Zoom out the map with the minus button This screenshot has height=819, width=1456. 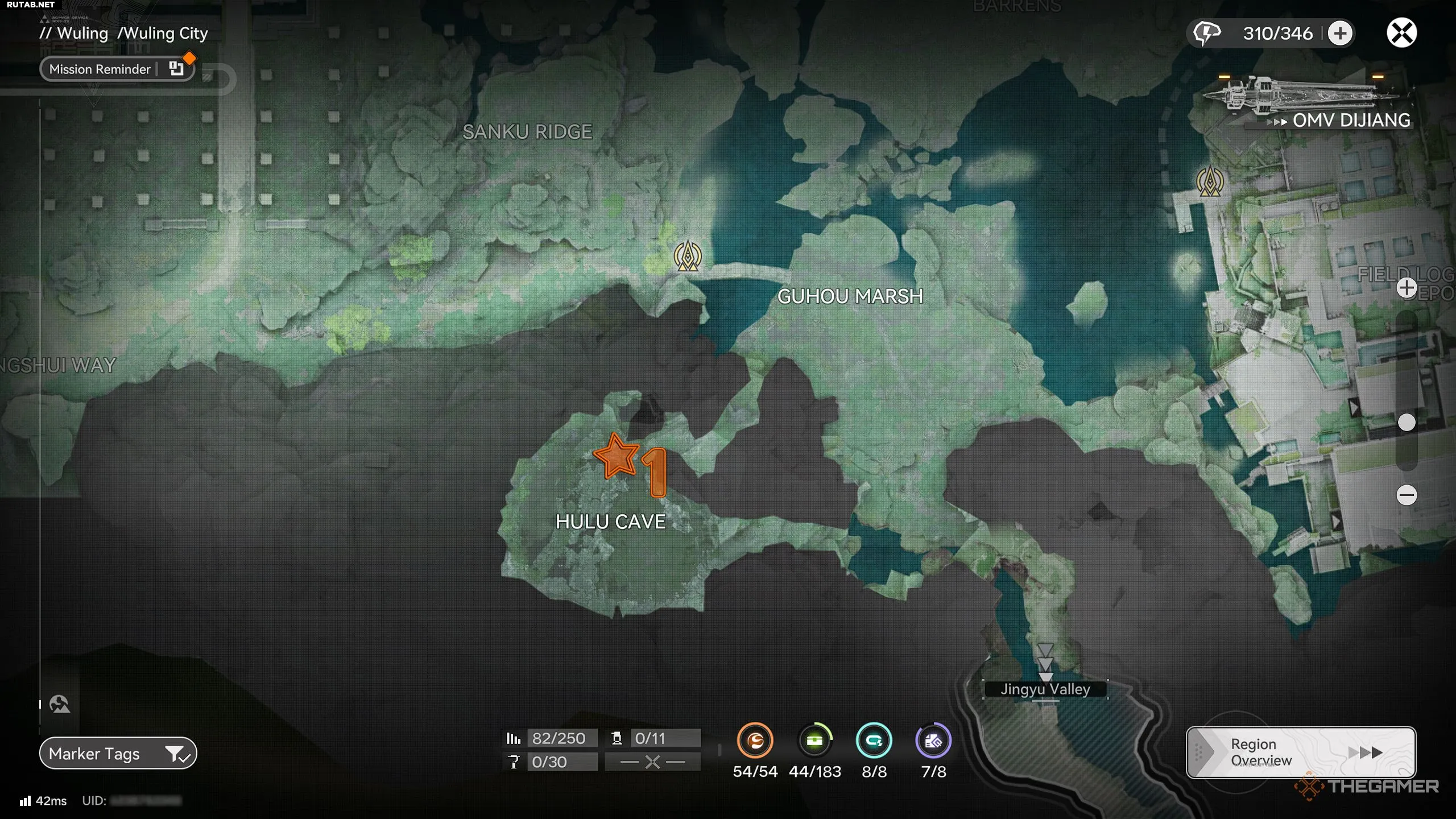tap(1407, 495)
